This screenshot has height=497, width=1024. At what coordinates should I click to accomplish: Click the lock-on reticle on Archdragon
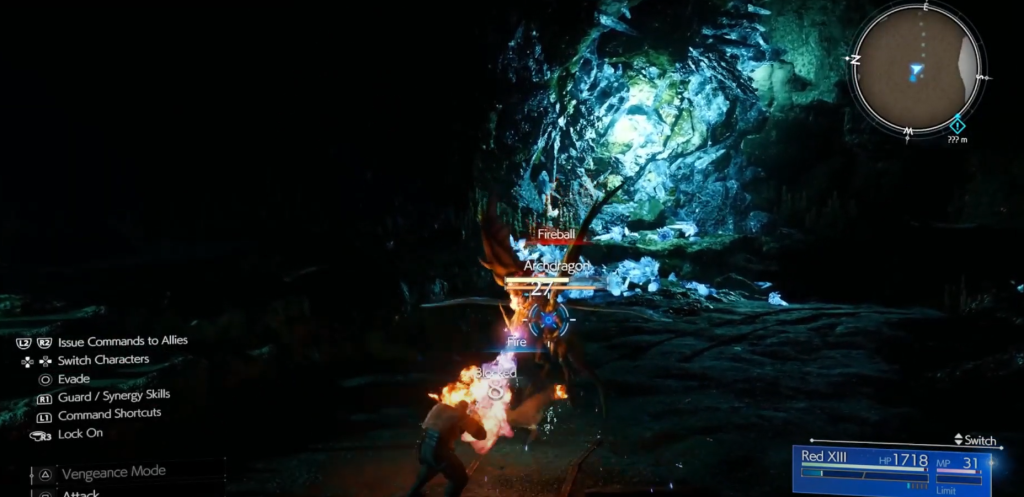point(549,320)
